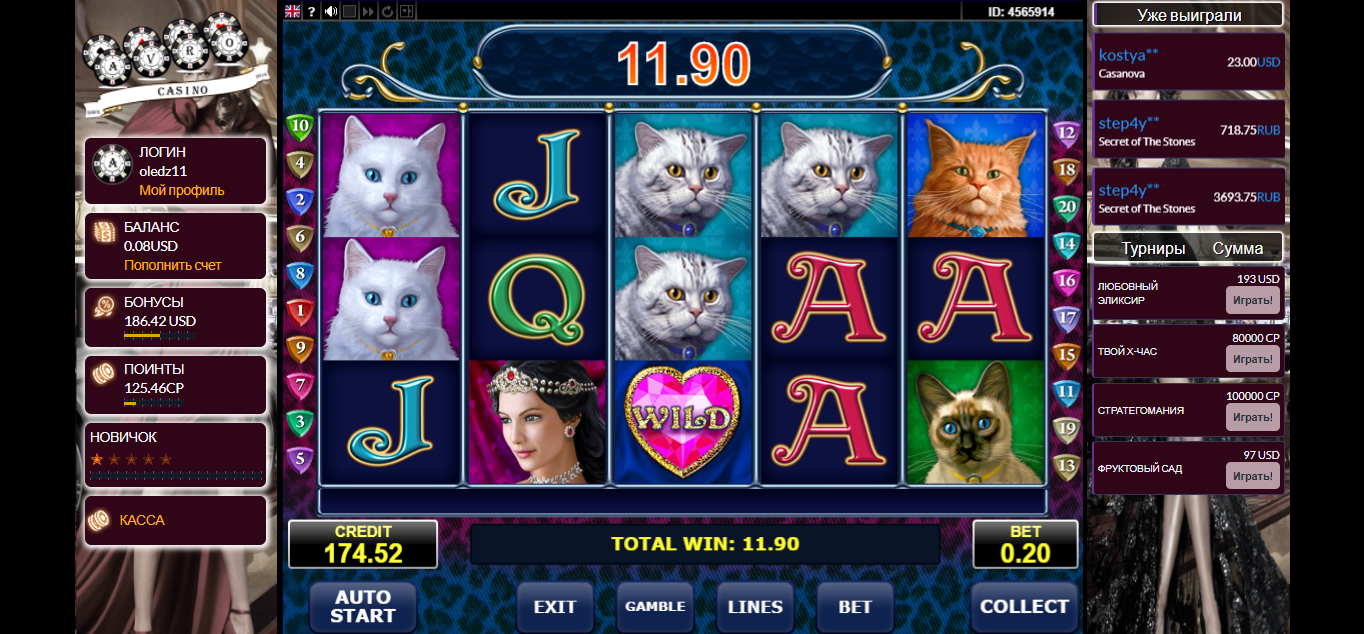This screenshot has height=634, width=1364.
Task: Gamble the current winnings
Action: click(x=655, y=607)
